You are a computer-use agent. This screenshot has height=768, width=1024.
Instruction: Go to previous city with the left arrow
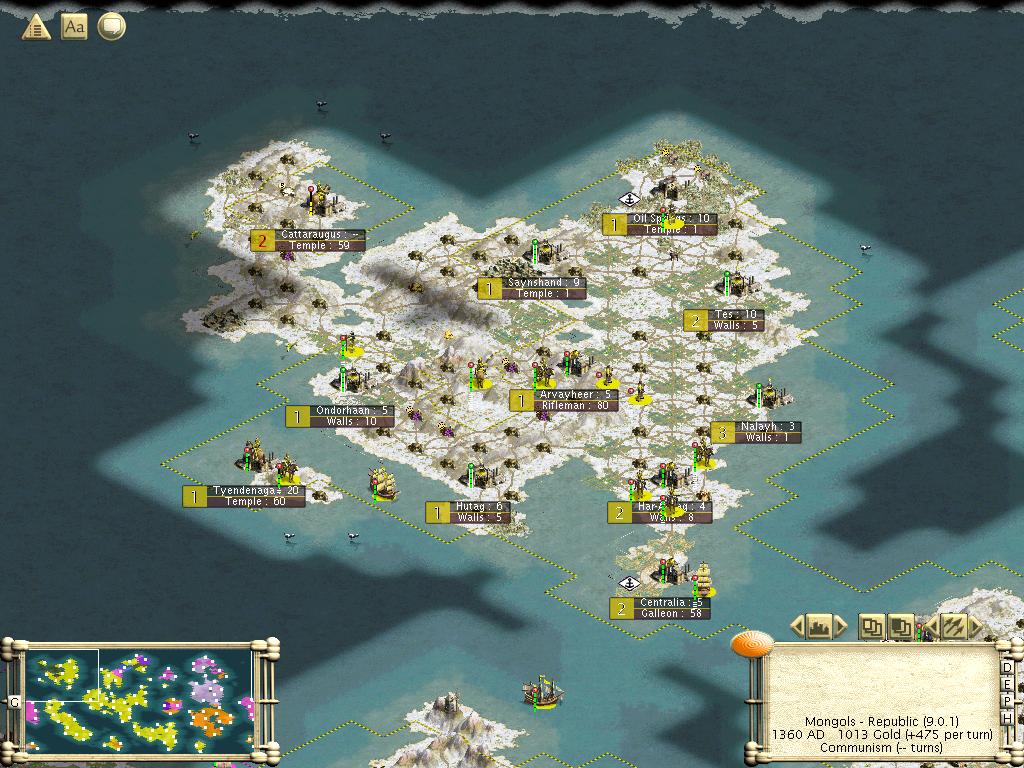[x=797, y=627]
